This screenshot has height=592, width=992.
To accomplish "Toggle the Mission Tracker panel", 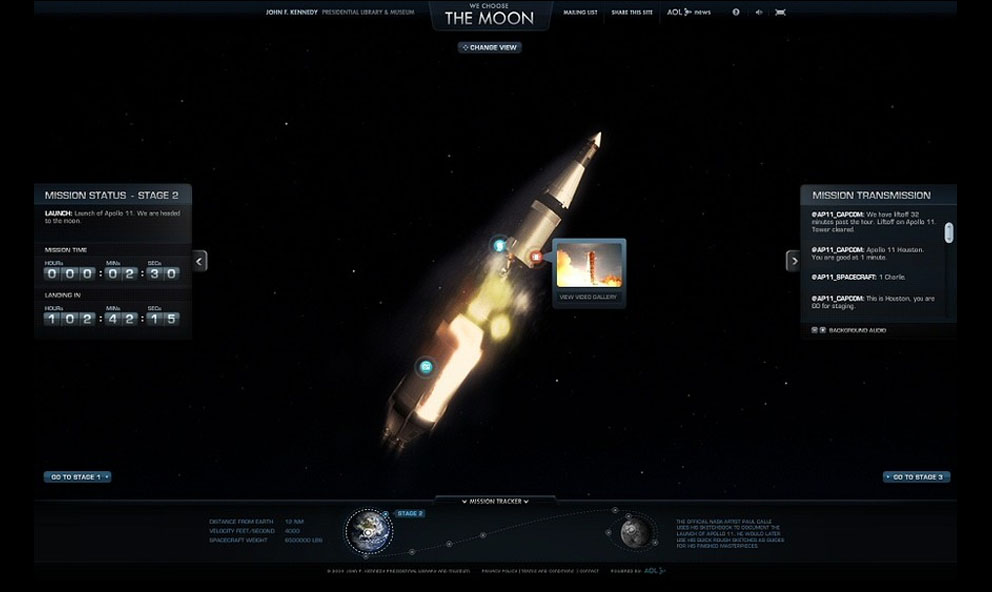I will tap(495, 501).
